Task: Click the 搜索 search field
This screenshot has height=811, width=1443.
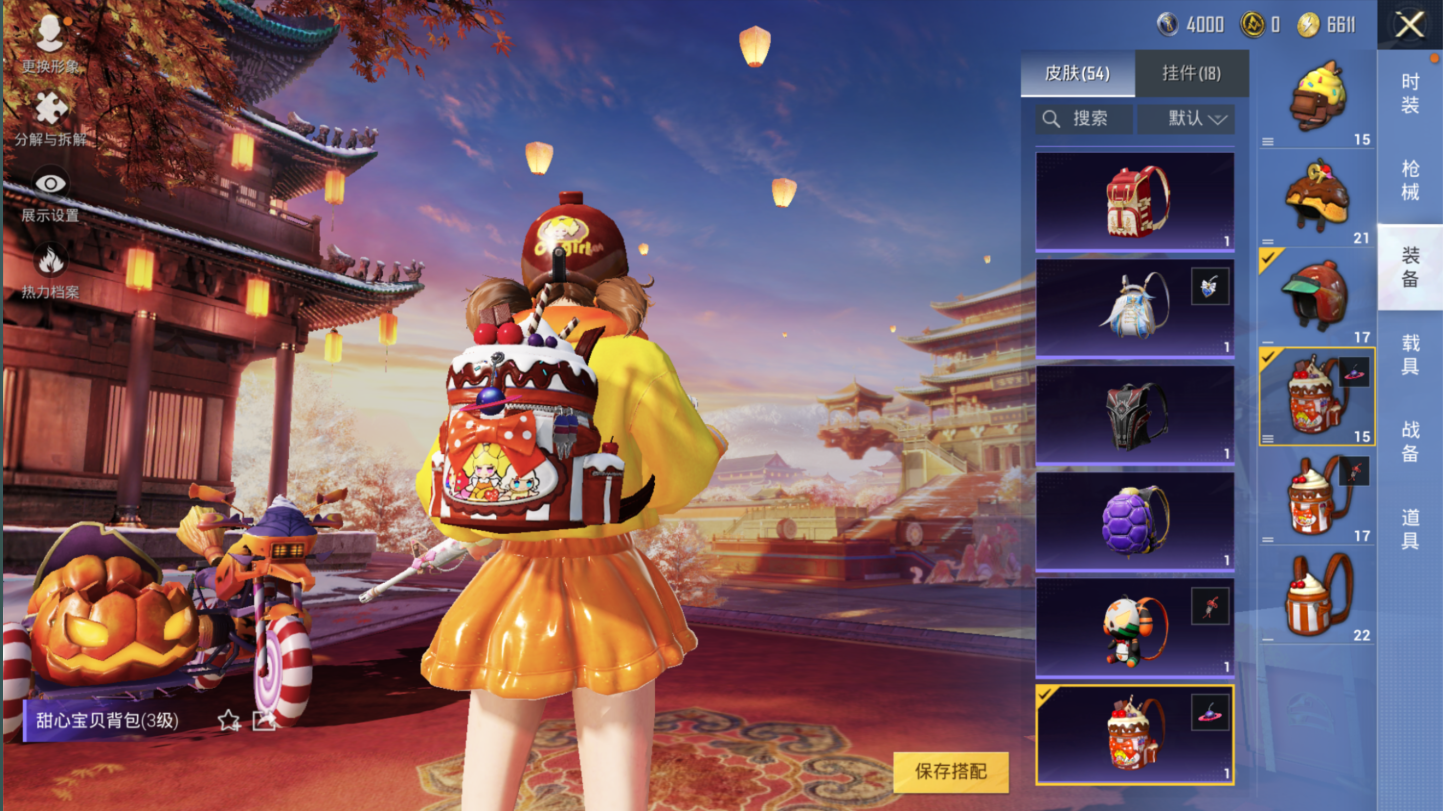Action: pyautogui.click(x=1084, y=119)
